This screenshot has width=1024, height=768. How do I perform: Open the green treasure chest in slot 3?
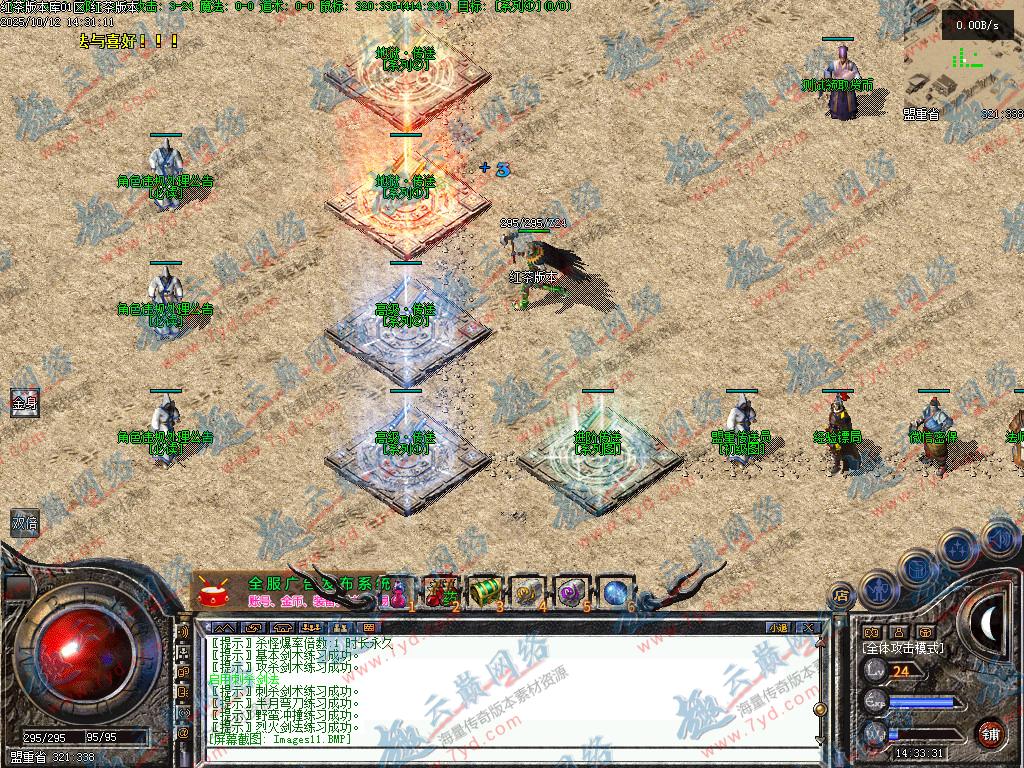point(484,591)
